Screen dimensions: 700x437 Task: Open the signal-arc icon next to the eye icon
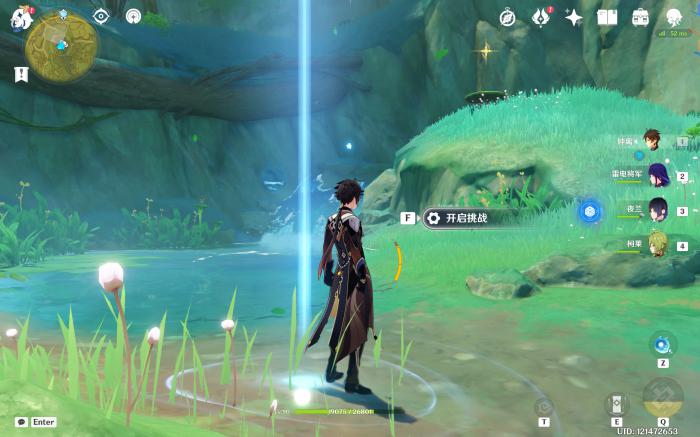pyautogui.click(x=133, y=16)
